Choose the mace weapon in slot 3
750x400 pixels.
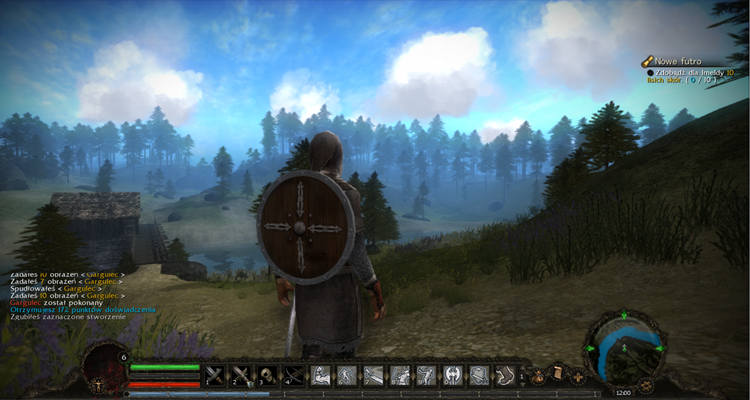pyautogui.click(x=268, y=376)
